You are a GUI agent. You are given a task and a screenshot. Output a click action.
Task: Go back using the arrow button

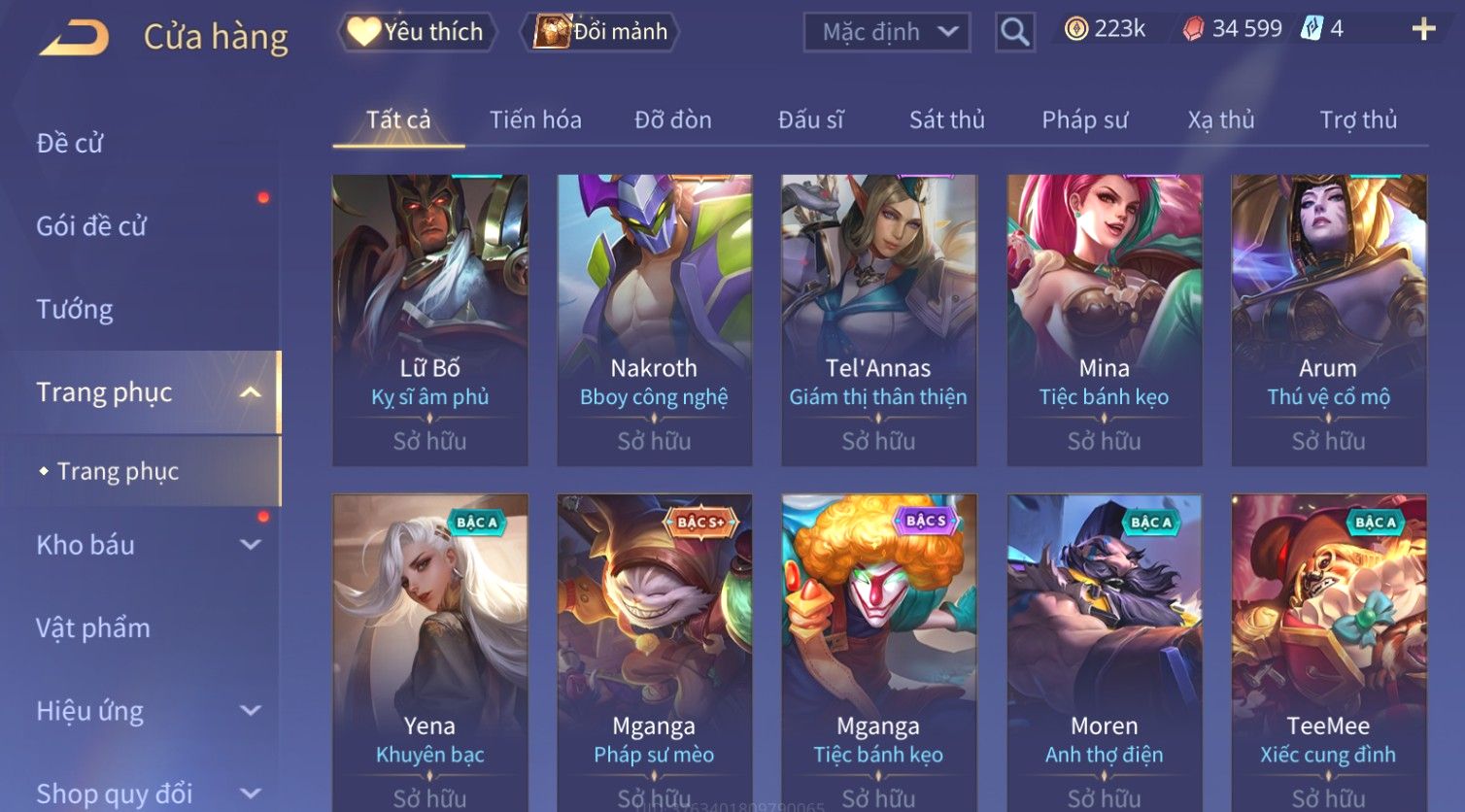click(x=74, y=37)
